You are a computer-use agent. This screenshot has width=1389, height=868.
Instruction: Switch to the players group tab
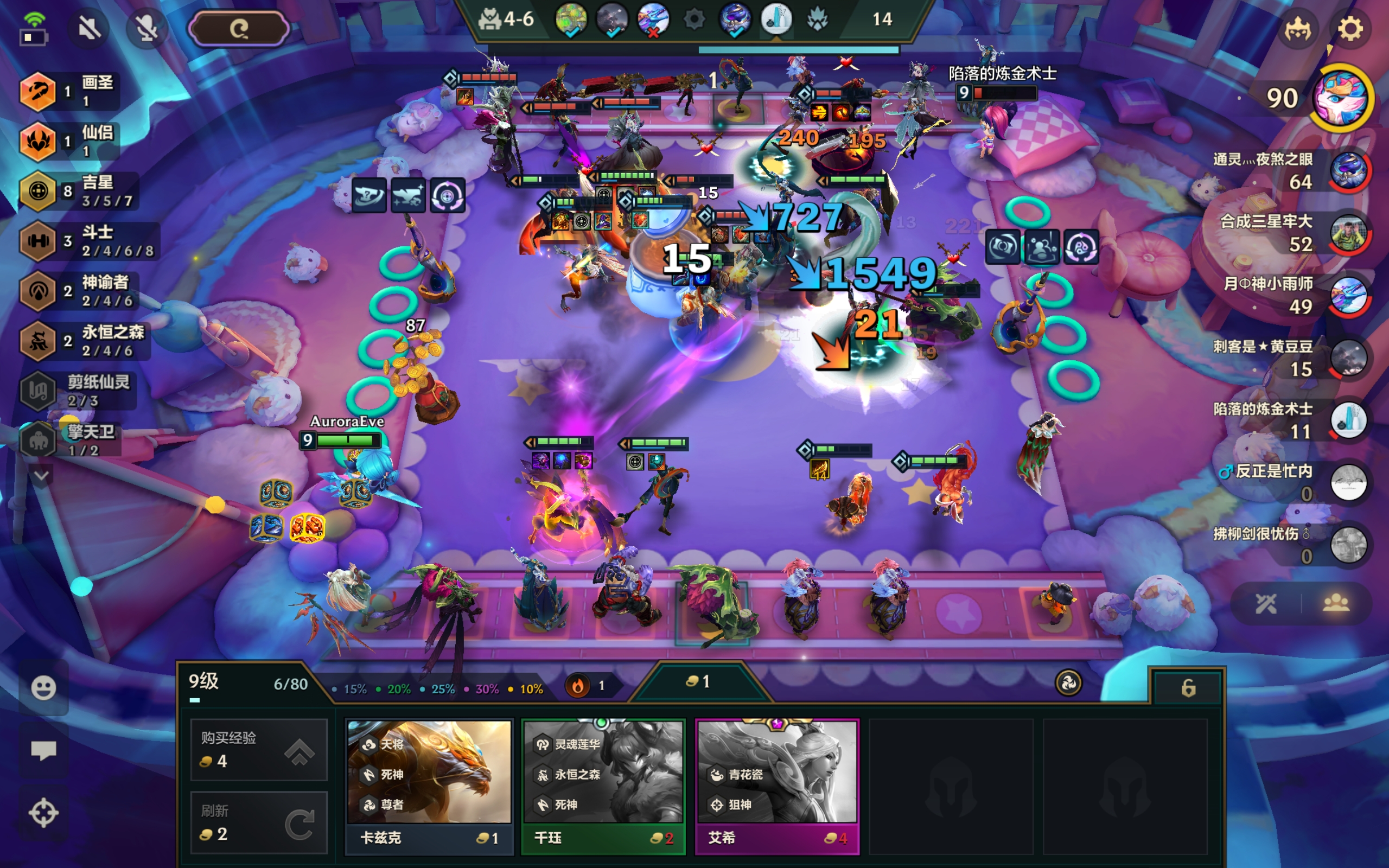(1336, 603)
